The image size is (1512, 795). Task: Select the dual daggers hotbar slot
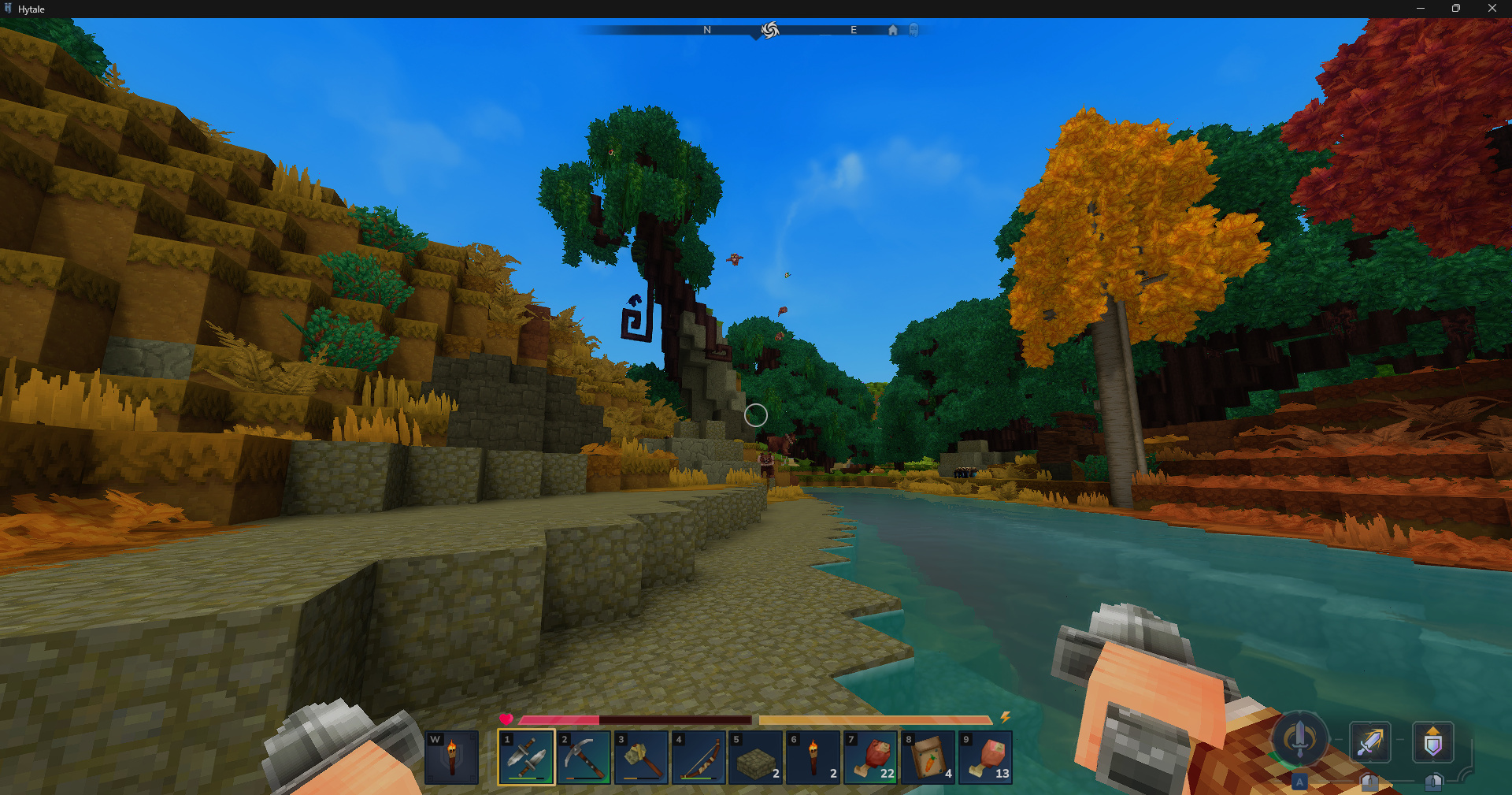526,757
